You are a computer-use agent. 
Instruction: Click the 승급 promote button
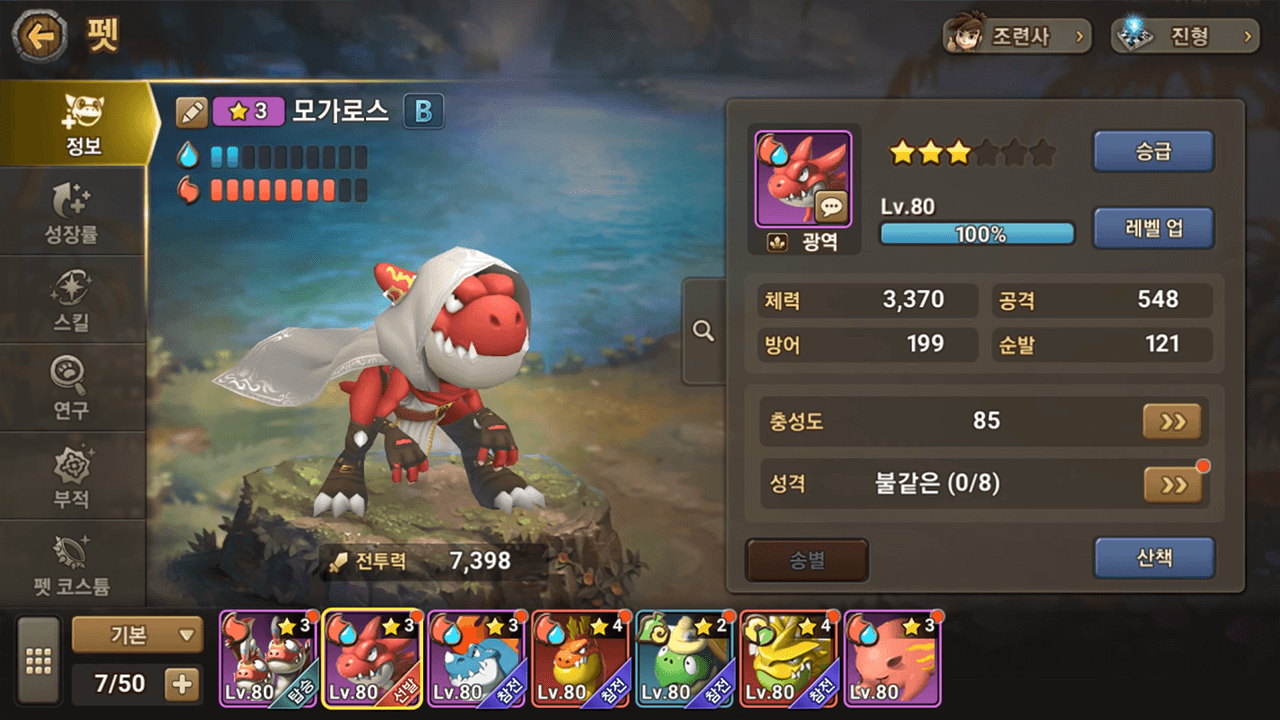click(x=1153, y=152)
